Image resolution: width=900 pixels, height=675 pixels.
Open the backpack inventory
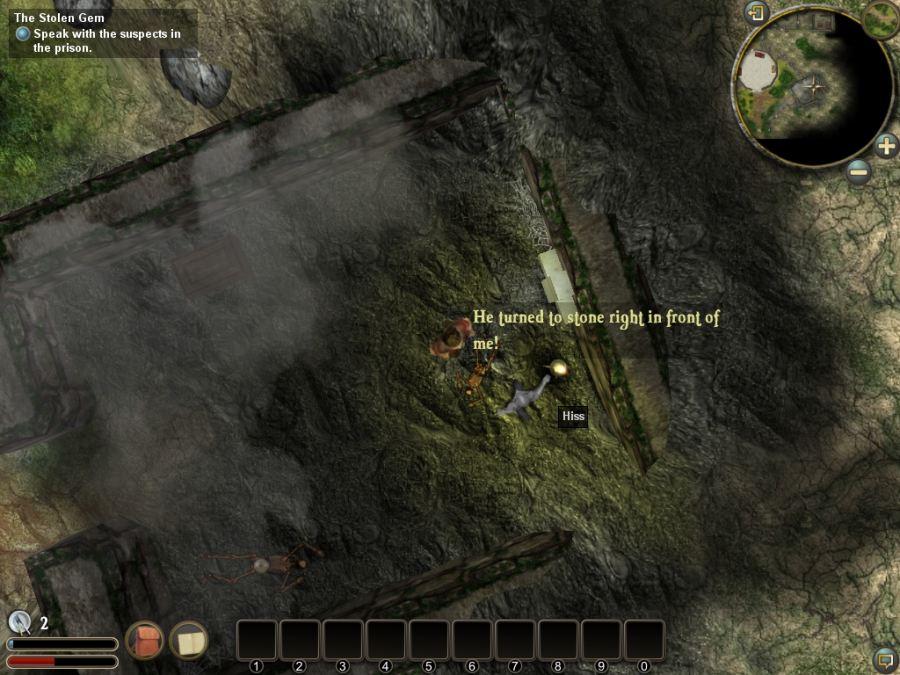pos(145,640)
